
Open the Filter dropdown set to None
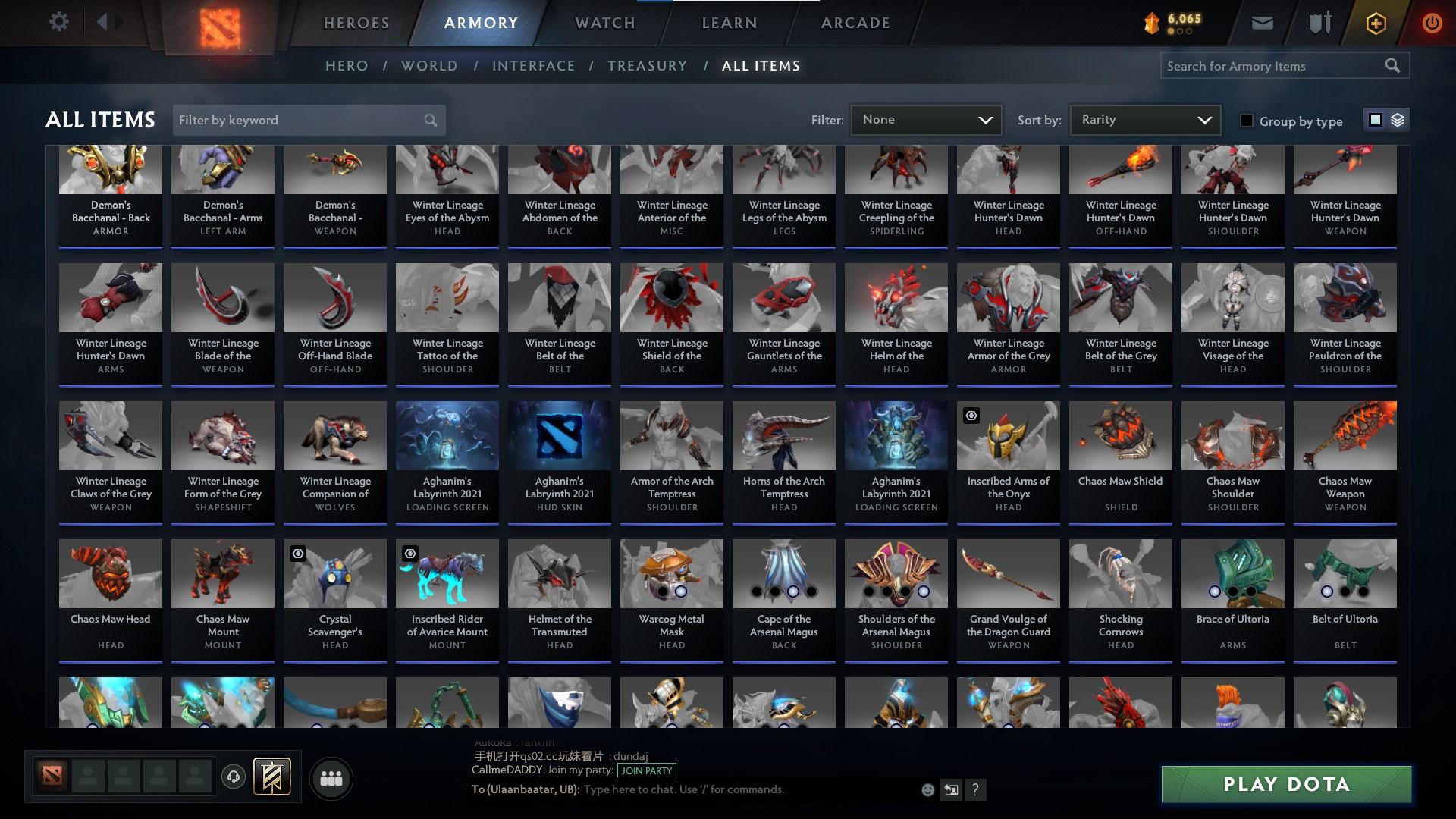[925, 119]
